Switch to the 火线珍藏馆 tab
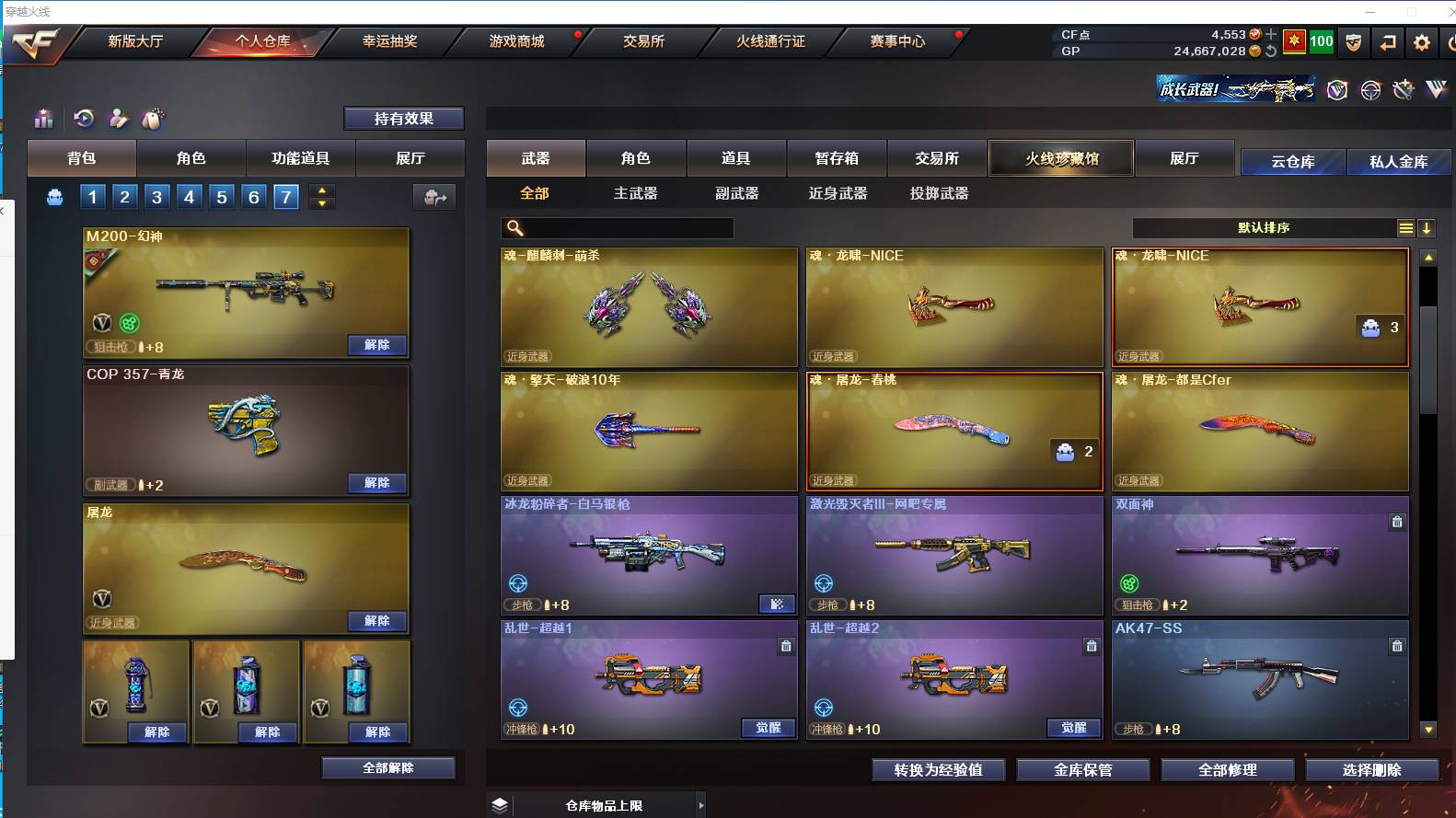The height and width of the screenshot is (818, 1456). pos(1060,158)
